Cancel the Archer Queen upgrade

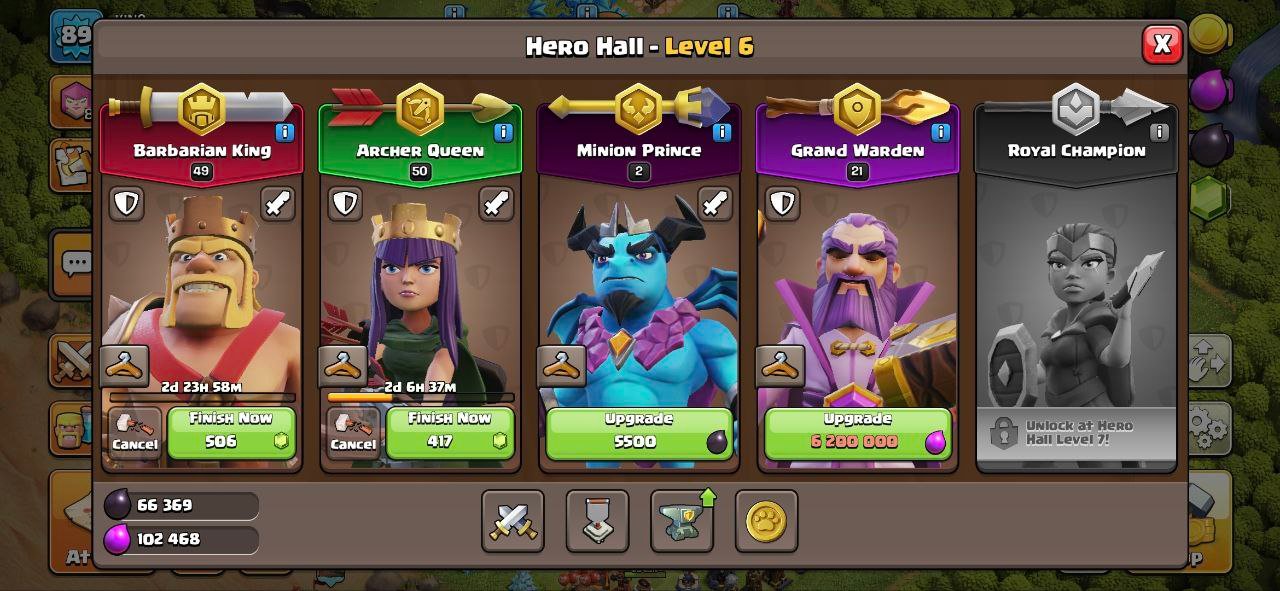pos(353,433)
